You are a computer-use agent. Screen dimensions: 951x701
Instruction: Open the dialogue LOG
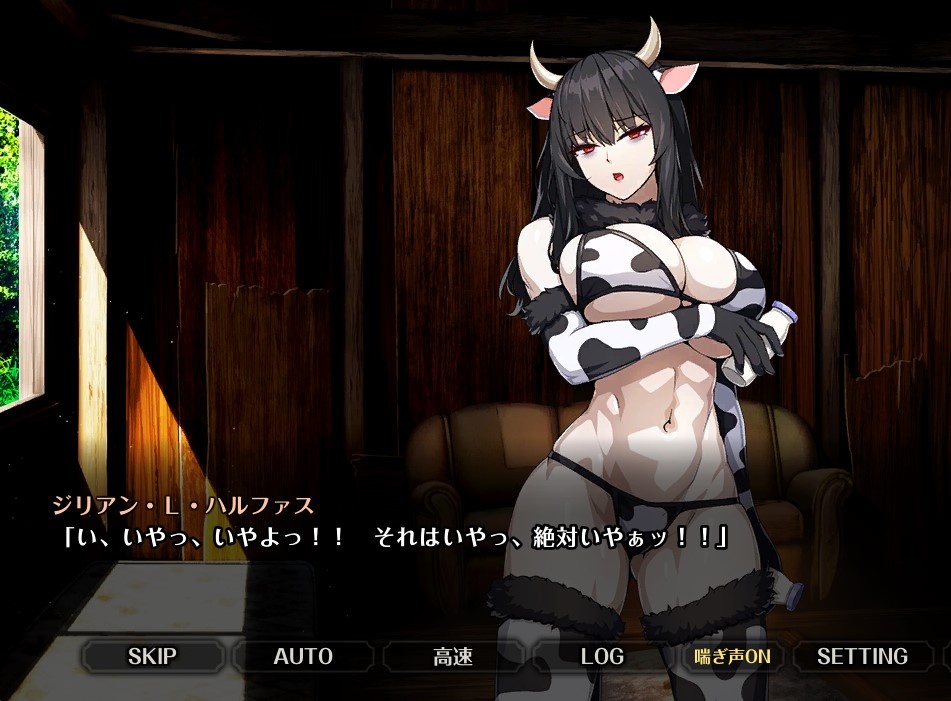[x=602, y=657]
